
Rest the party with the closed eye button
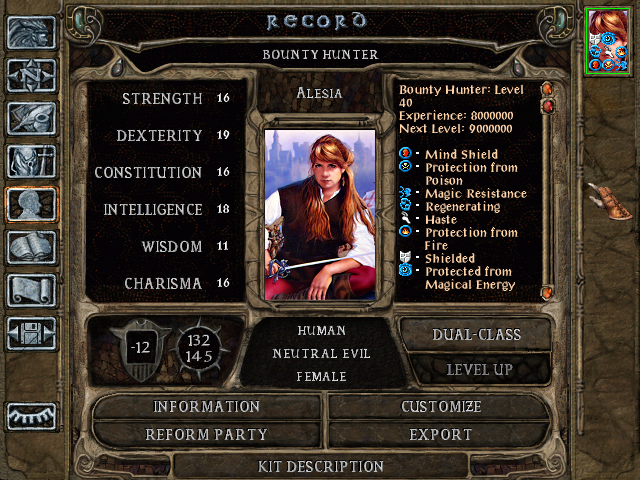pos(31,415)
